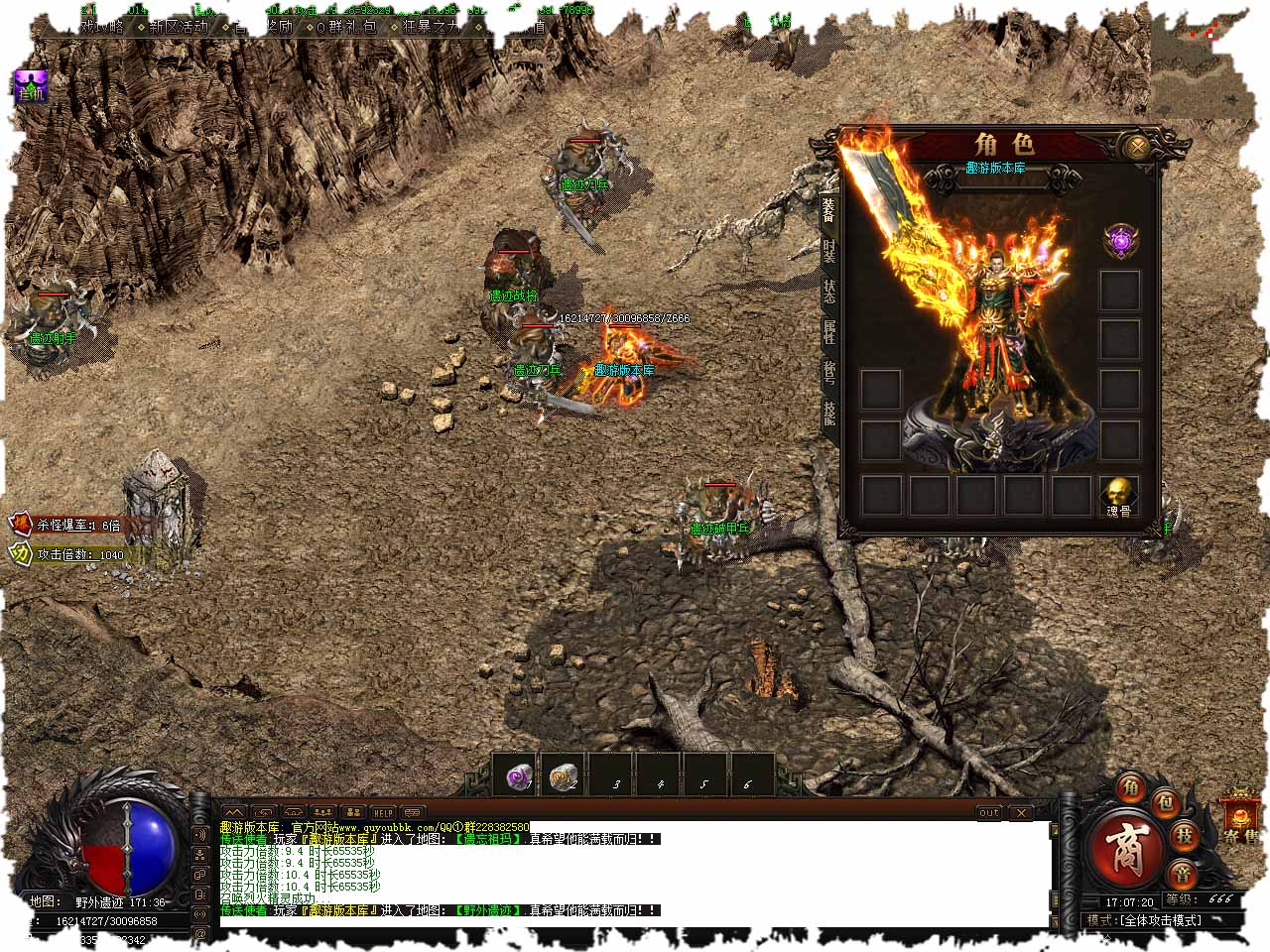Image resolution: width=1270 pixels, height=952 pixels.
Task: Use the scroll item in hotbar slot 2
Action: click(565, 776)
